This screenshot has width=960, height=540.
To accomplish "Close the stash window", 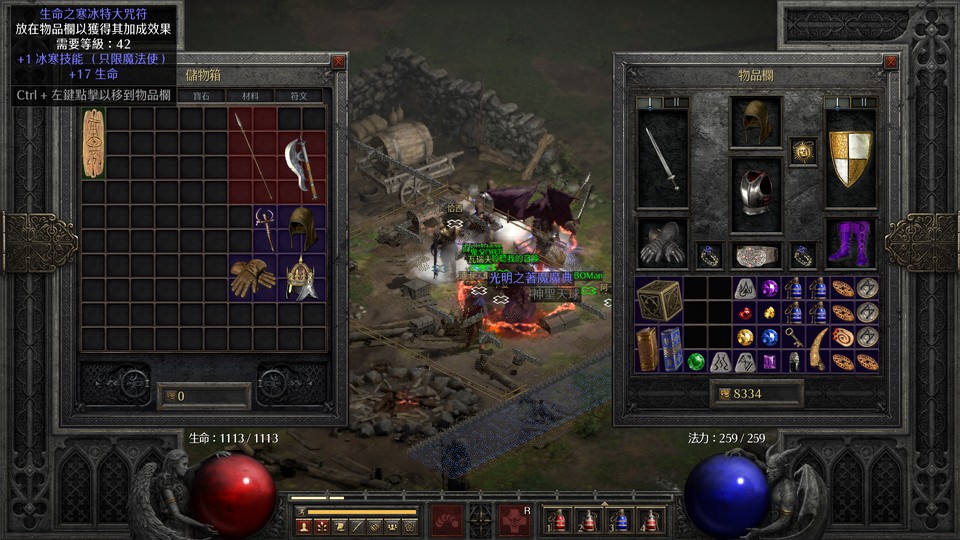I will pyautogui.click(x=338, y=62).
